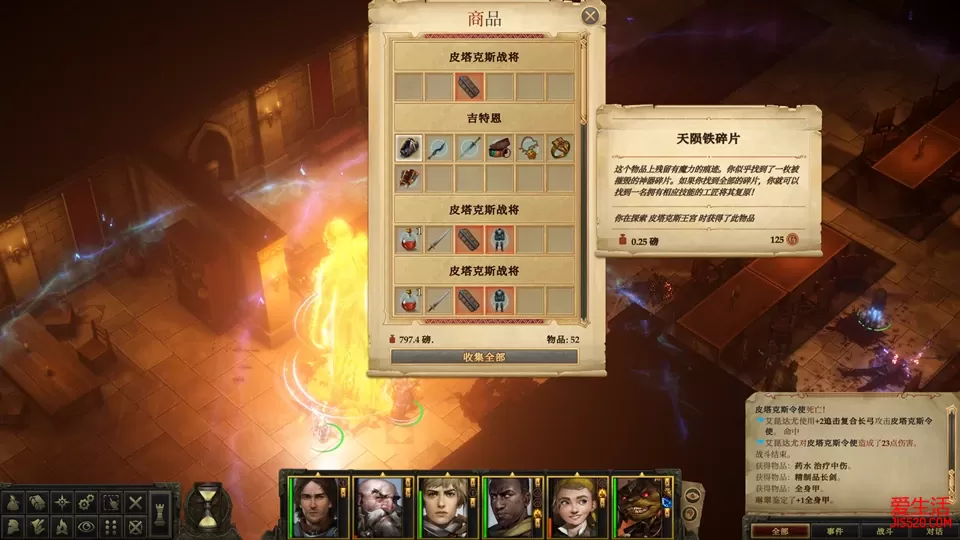Toggle the eye icon in the action panel
Viewport: 960px width, 540px height.
[88, 525]
